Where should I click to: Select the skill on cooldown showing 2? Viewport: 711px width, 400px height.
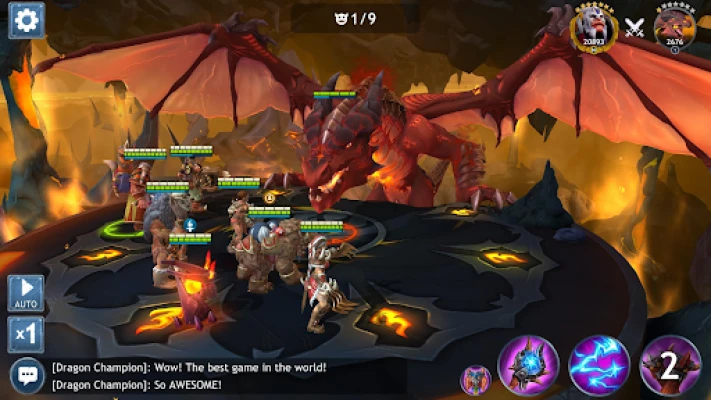coord(670,366)
